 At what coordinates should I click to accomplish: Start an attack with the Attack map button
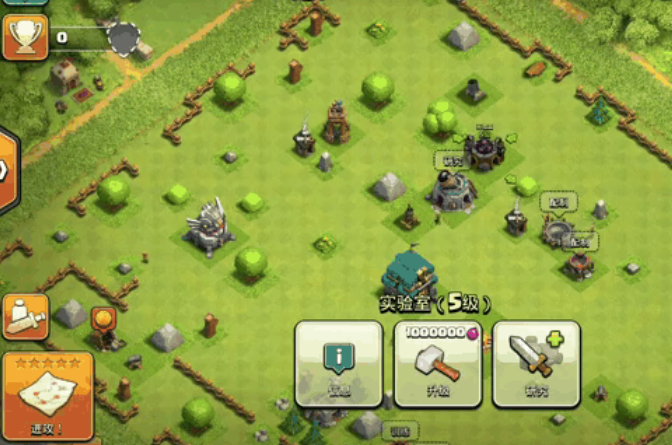tap(48, 395)
